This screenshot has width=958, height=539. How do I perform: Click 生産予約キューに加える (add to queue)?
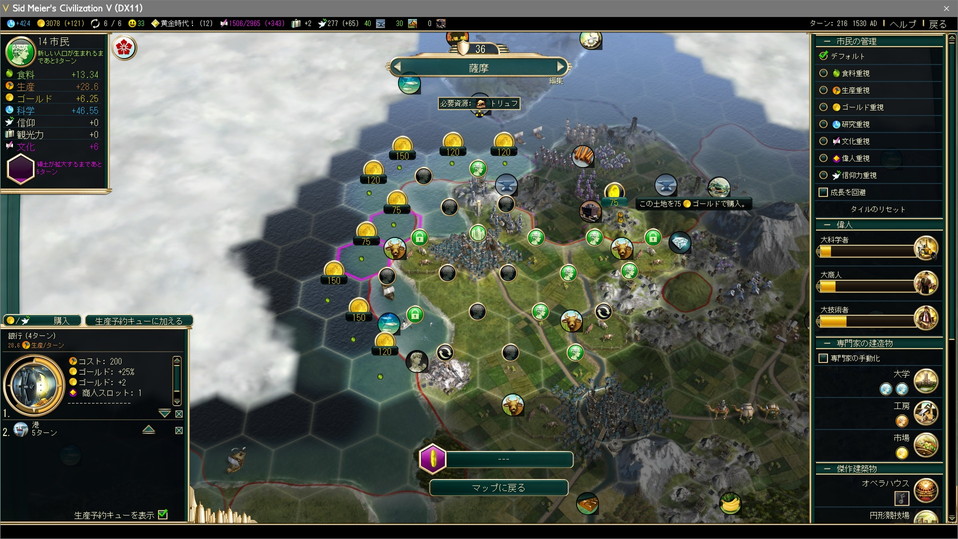pos(139,321)
